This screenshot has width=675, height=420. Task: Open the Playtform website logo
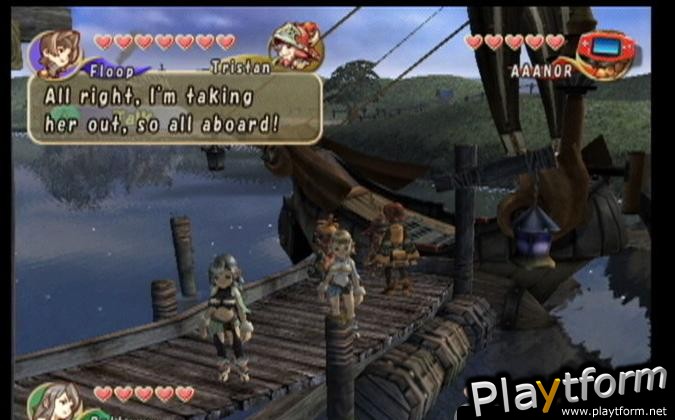[x=568, y=392]
